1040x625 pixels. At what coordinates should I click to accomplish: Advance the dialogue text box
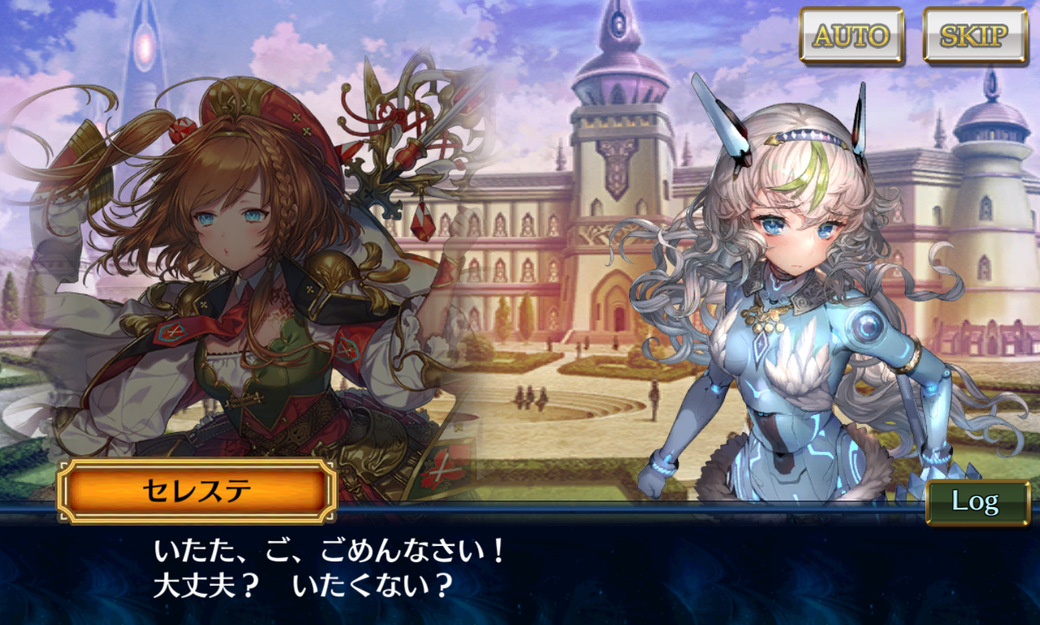tap(520, 570)
